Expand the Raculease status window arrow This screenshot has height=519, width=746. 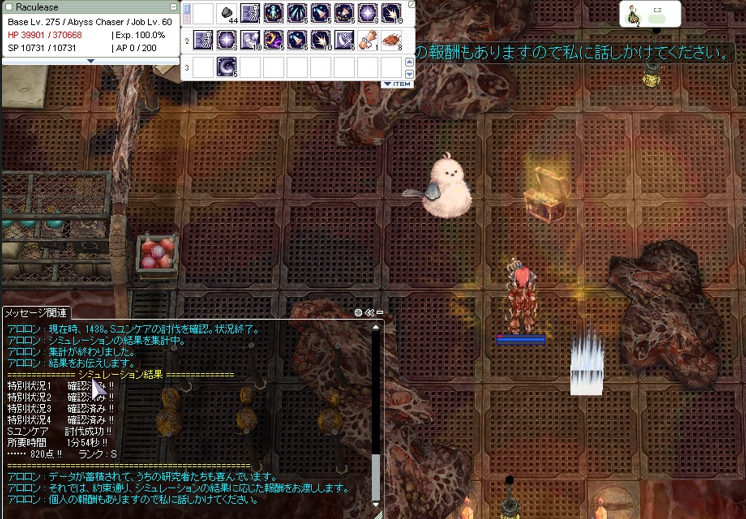point(90,61)
